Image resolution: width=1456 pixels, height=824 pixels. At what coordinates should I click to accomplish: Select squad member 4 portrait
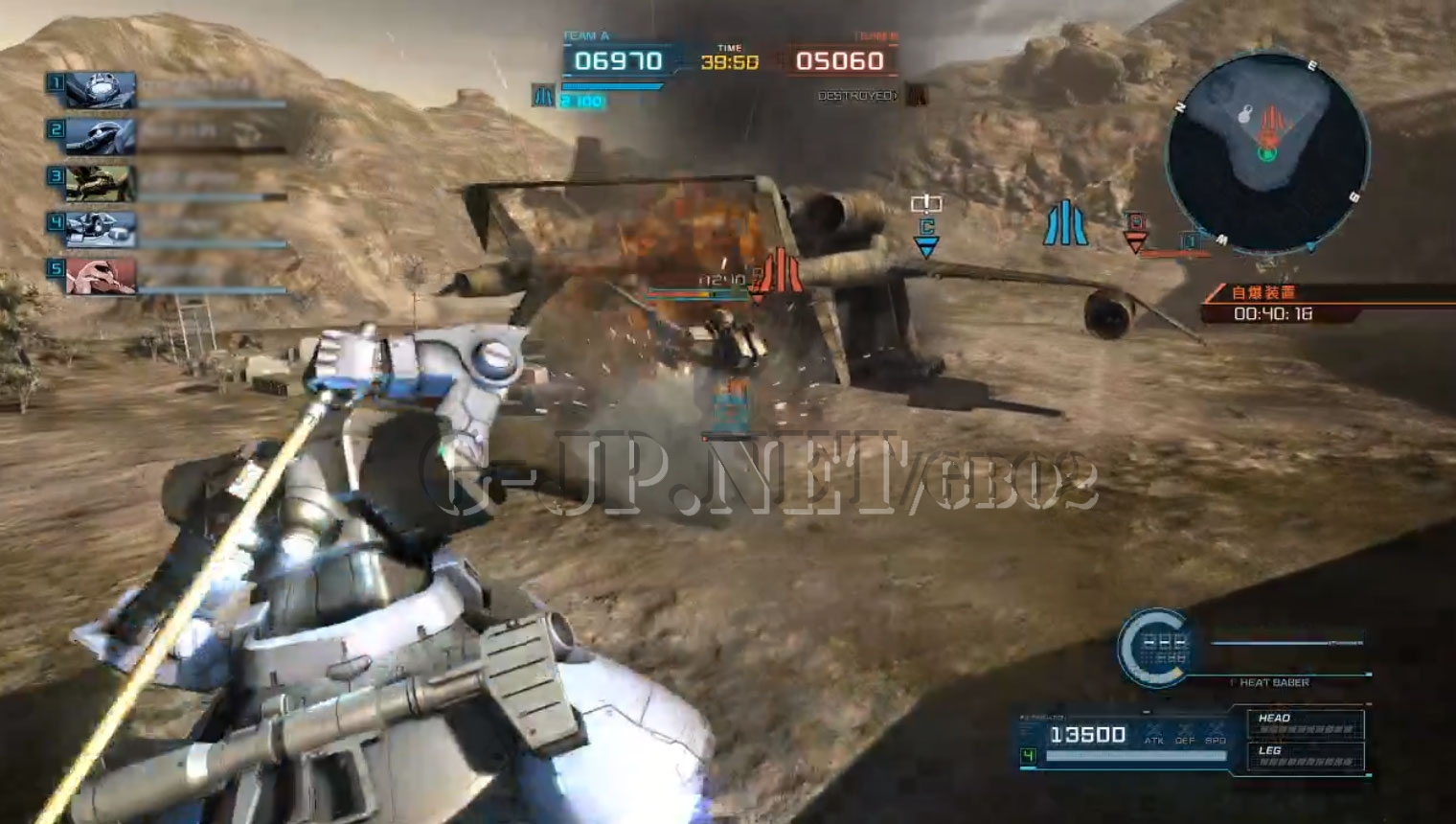100,230
